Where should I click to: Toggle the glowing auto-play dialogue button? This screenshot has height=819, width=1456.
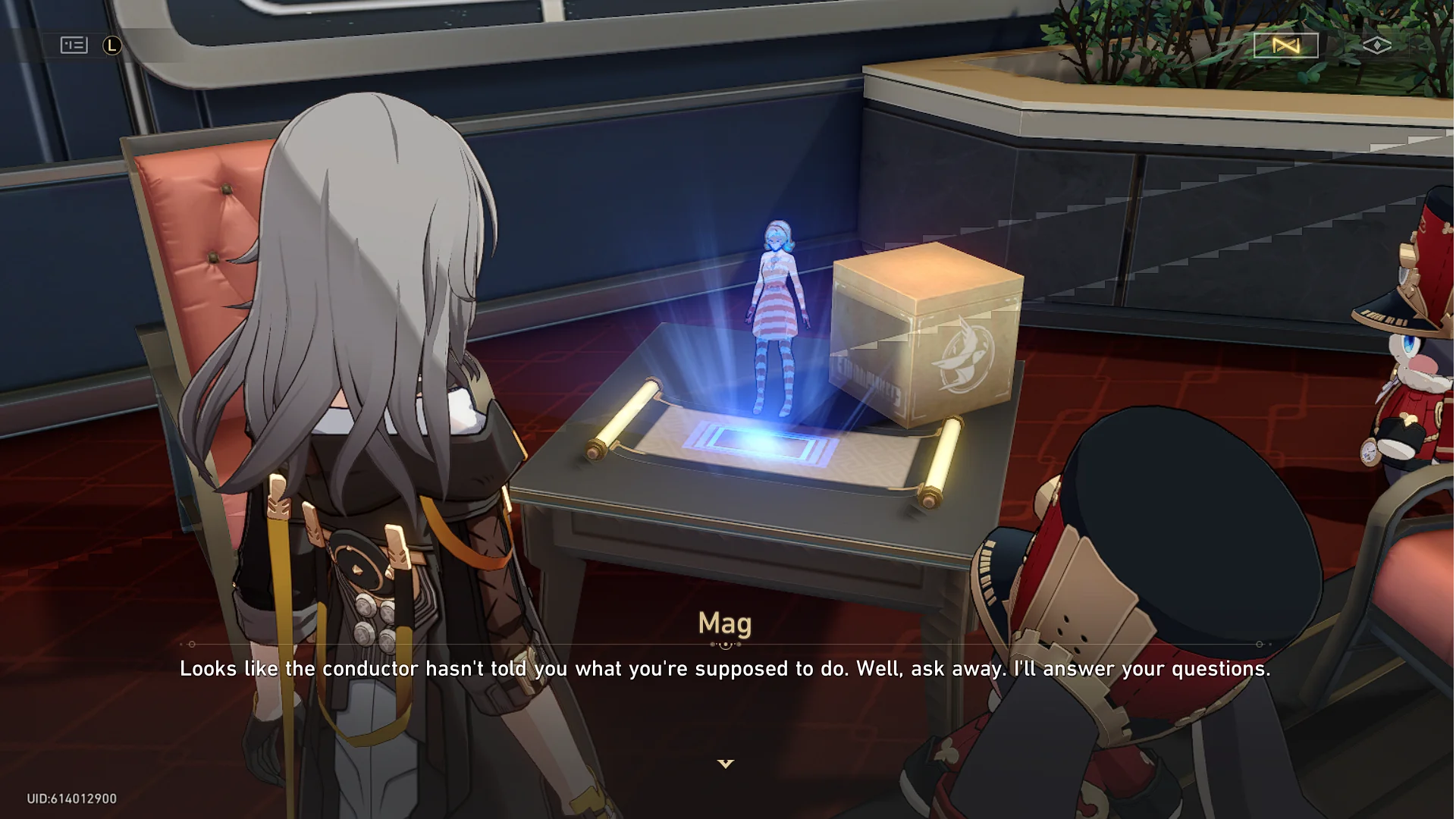click(x=1285, y=45)
